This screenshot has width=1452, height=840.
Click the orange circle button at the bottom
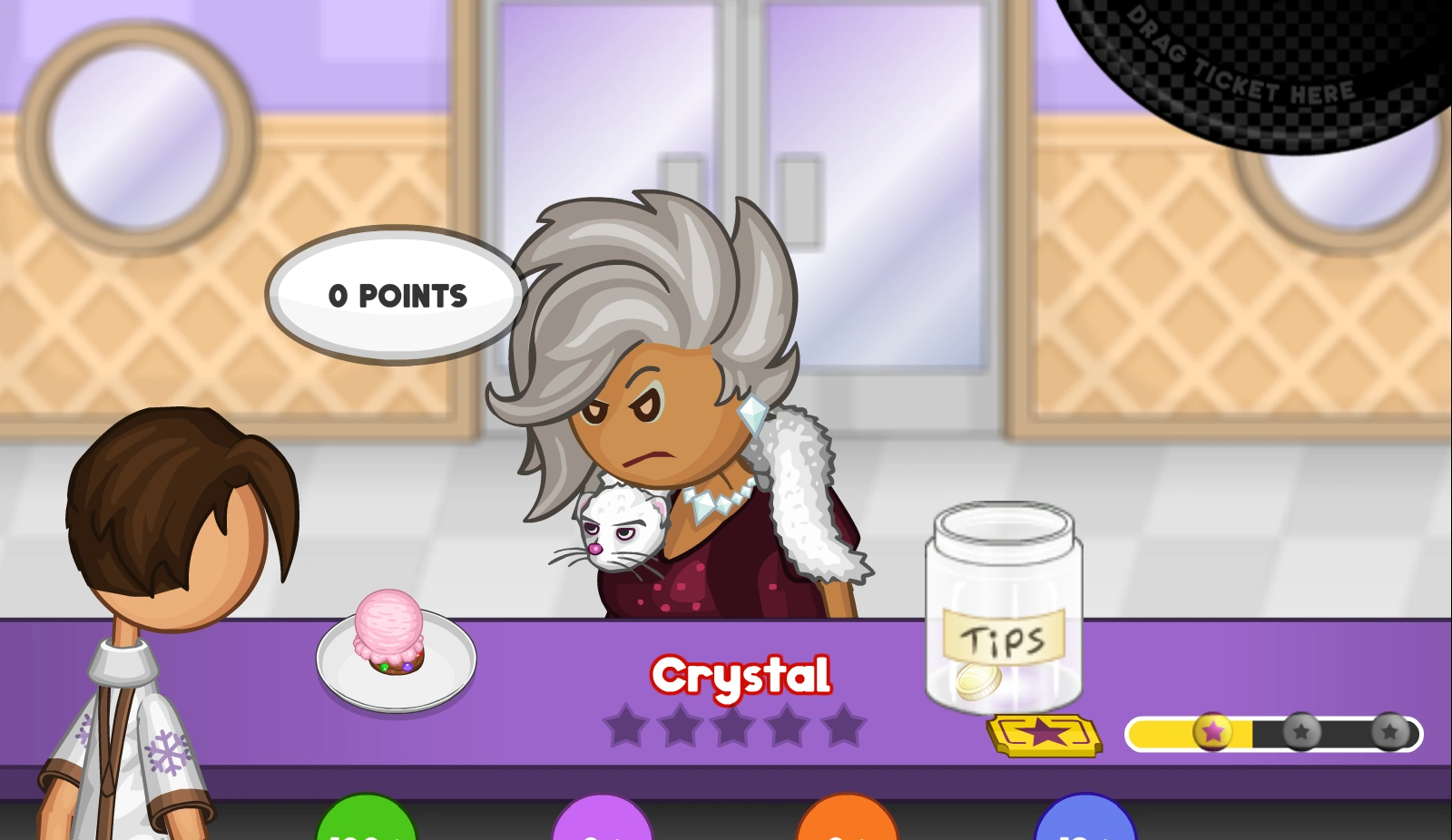[x=846, y=825]
